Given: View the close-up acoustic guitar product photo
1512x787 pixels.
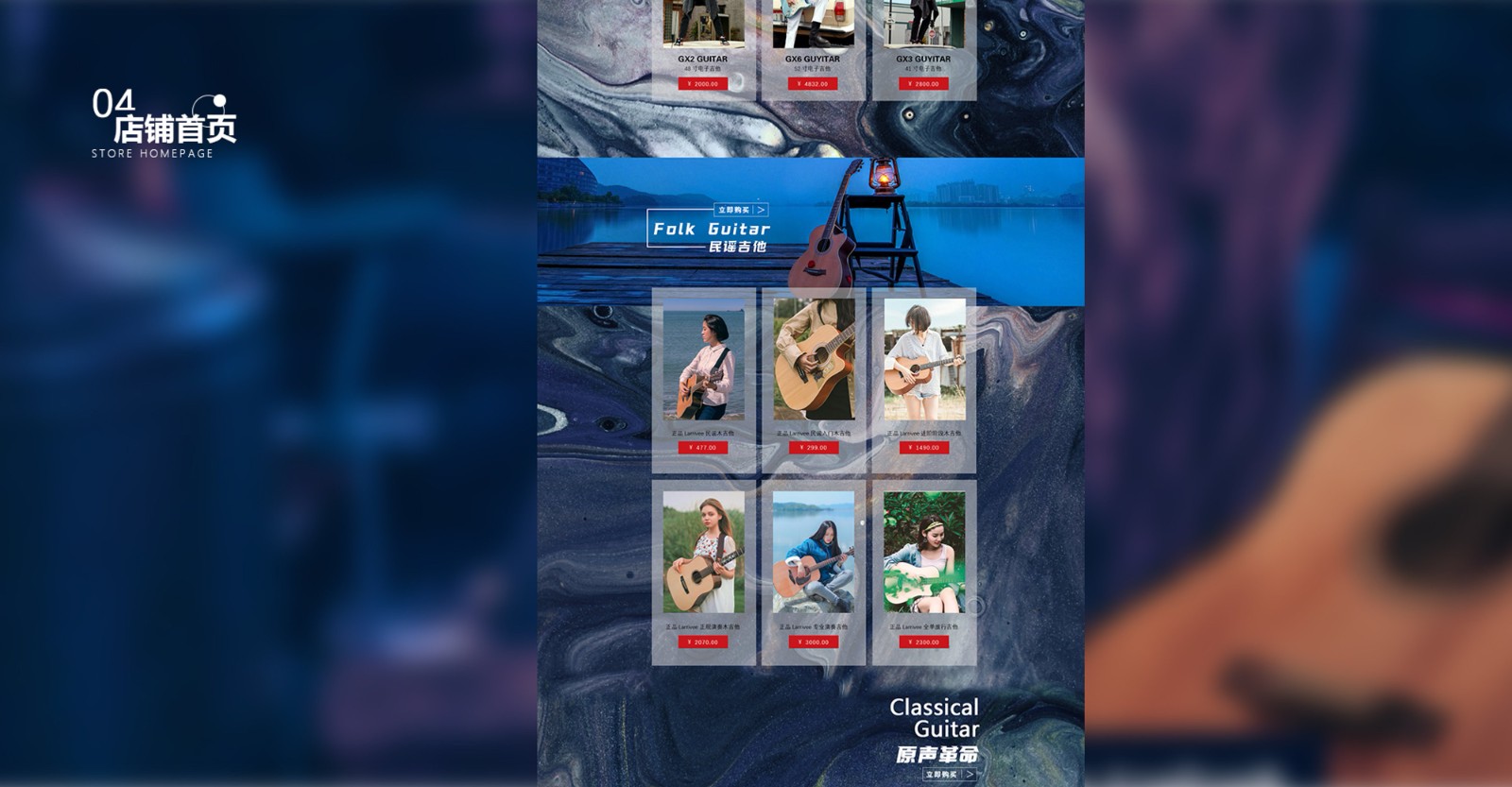Looking at the screenshot, I should pos(814,360).
